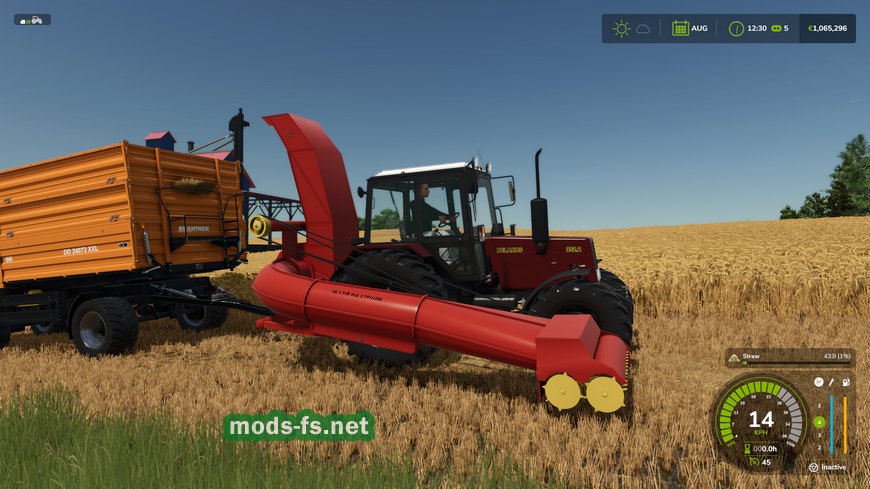Click the Straw fill level icon
This screenshot has height=489, width=870.
click(x=734, y=357)
